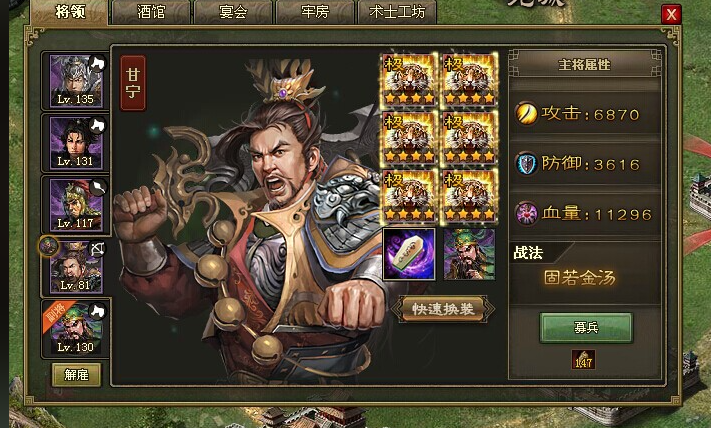Open the 宴会 tab
The image size is (711, 428).
pyautogui.click(x=232, y=14)
